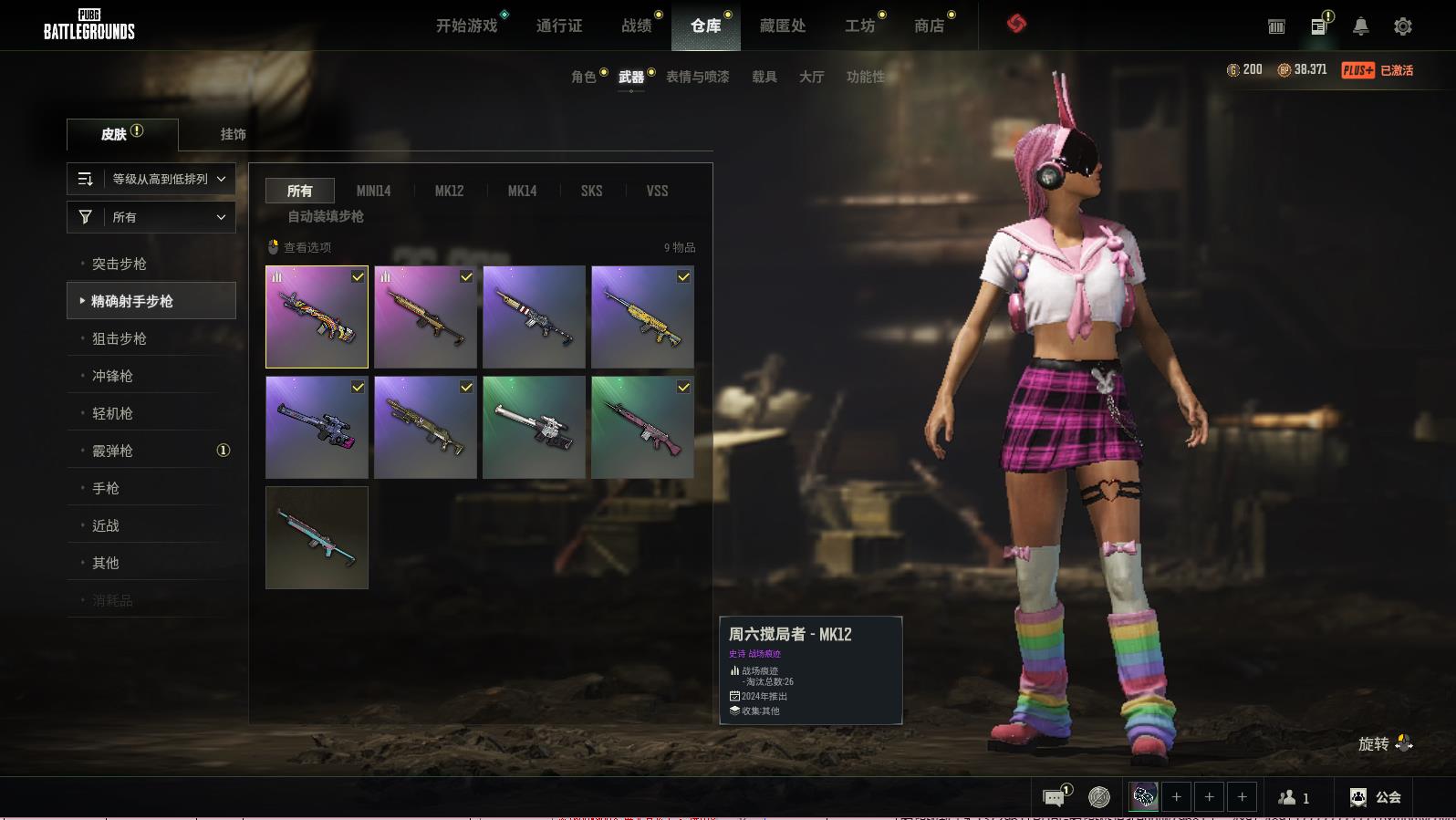Select the 狙击步枪 weapon category
Screen dimensions: 1456x820
coord(120,338)
